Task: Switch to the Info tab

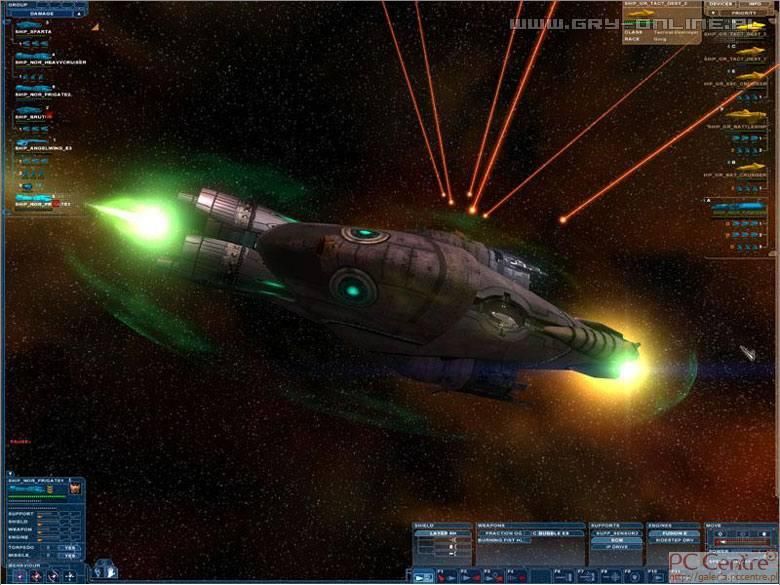Action: pyautogui.click(x=757, y=4)
